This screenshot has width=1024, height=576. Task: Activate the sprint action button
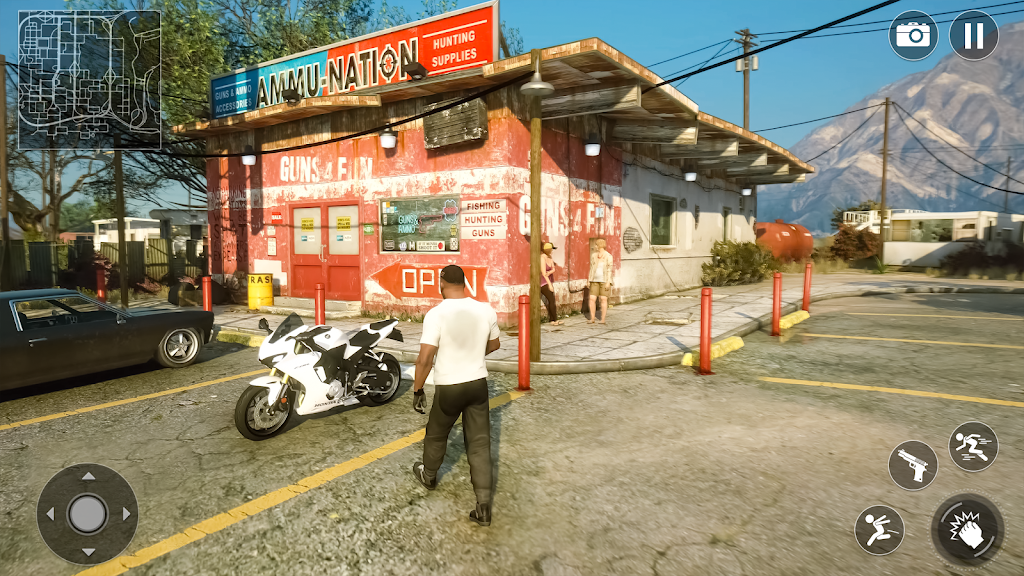pyautogui.click(x=973, y=446)
